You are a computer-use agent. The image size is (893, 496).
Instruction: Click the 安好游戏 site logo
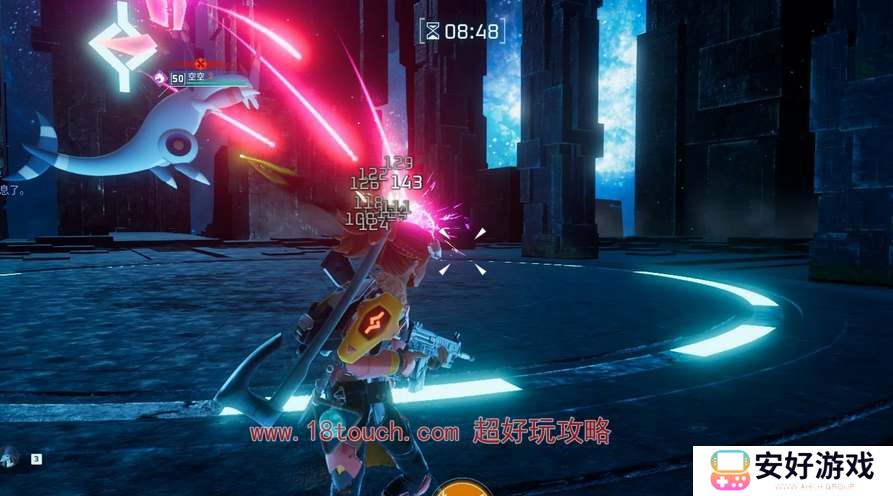792,470
